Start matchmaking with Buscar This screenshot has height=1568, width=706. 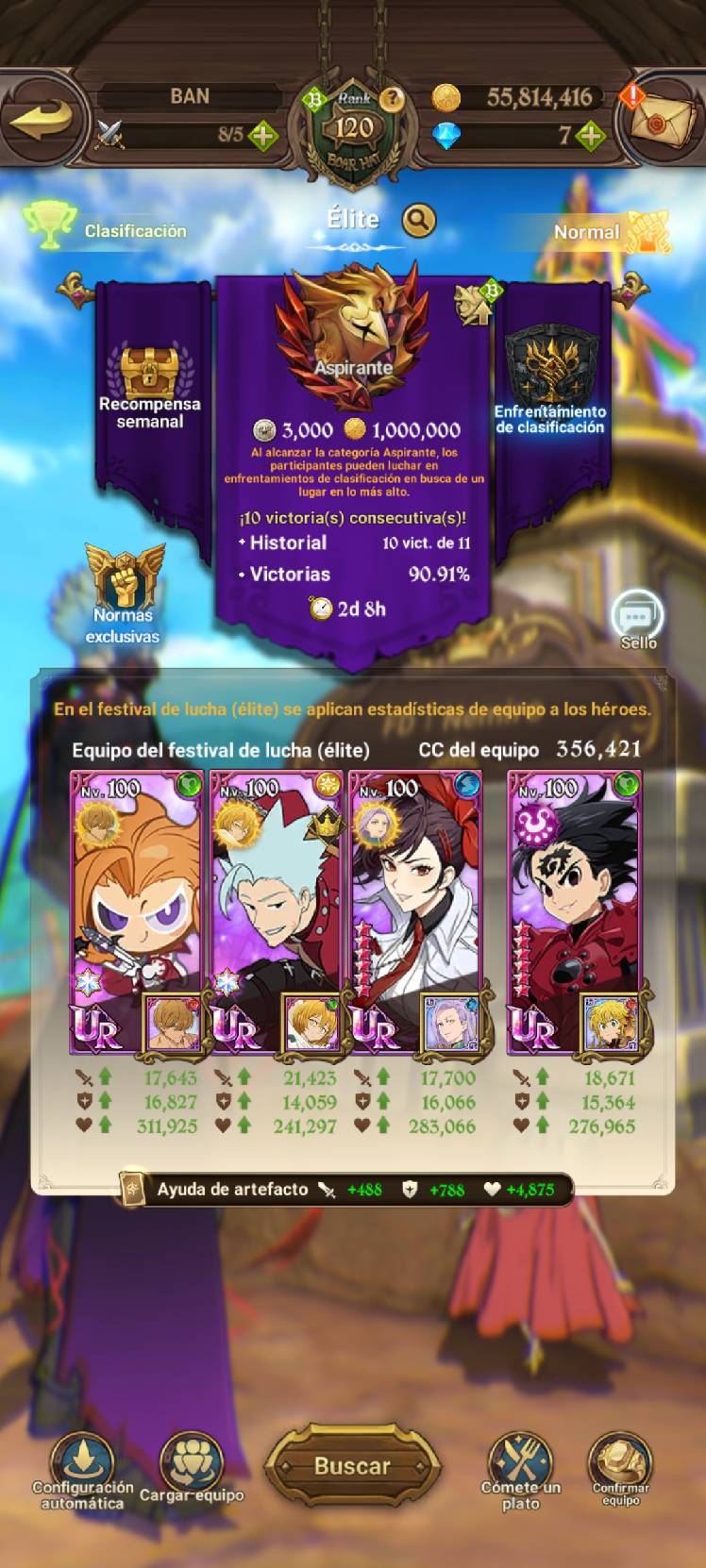tap(352, 1465)
